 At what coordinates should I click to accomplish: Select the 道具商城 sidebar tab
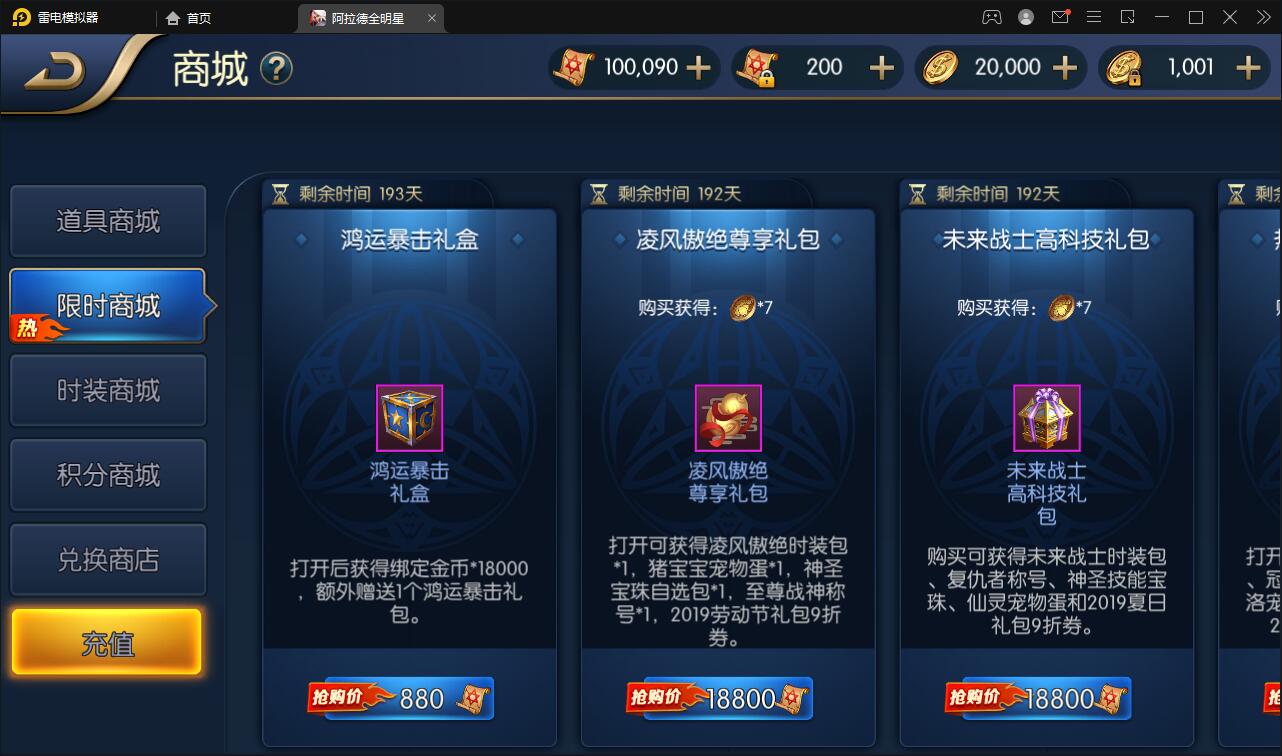coord(107,221)
